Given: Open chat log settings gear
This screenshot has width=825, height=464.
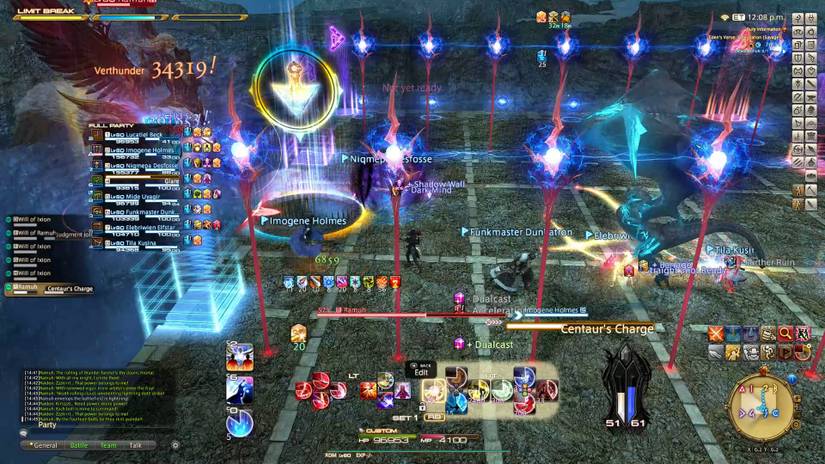Looking at the screenshot, I should click(176, 445).
